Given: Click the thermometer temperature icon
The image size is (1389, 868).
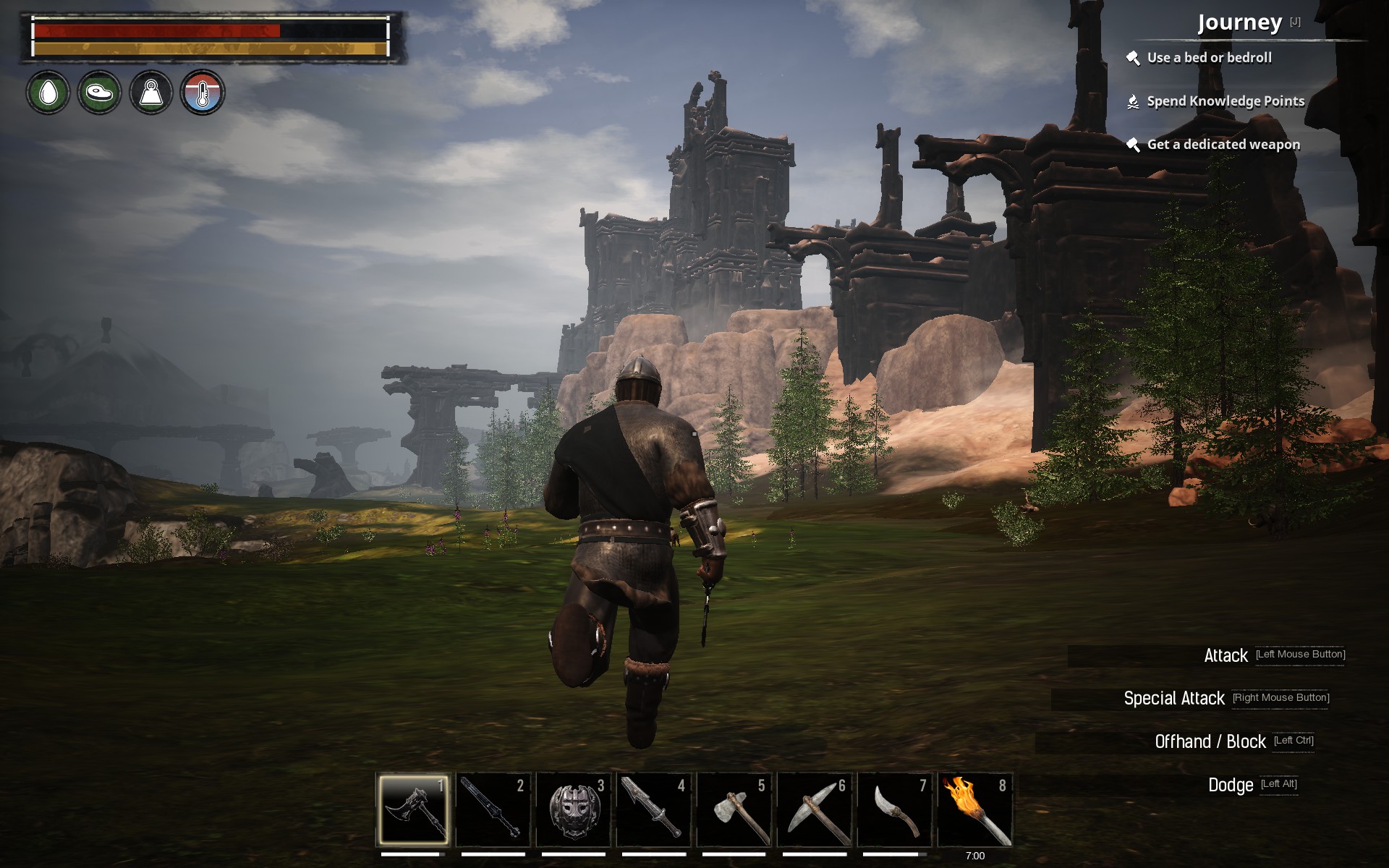Looking at the screenshot, I should (203, 93).
